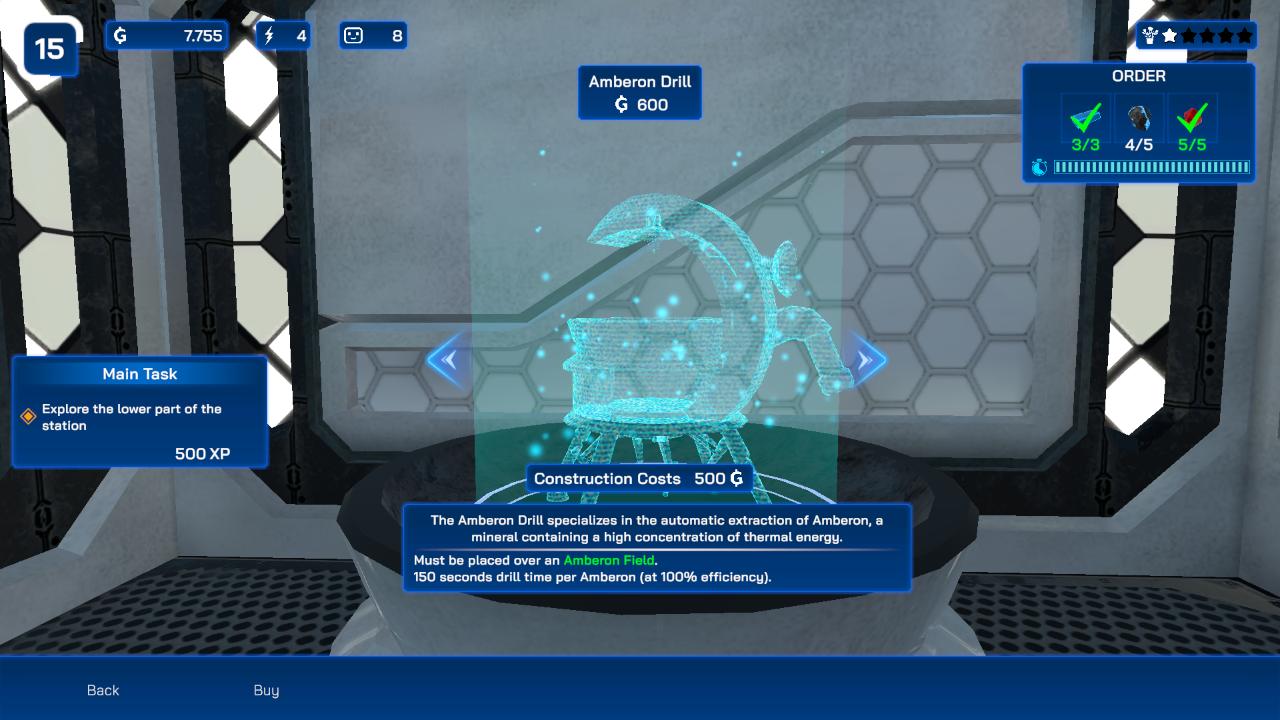Open the next buildable item with the right arrow
Screen dimensions: 1280x720
(x=862, y=360)
